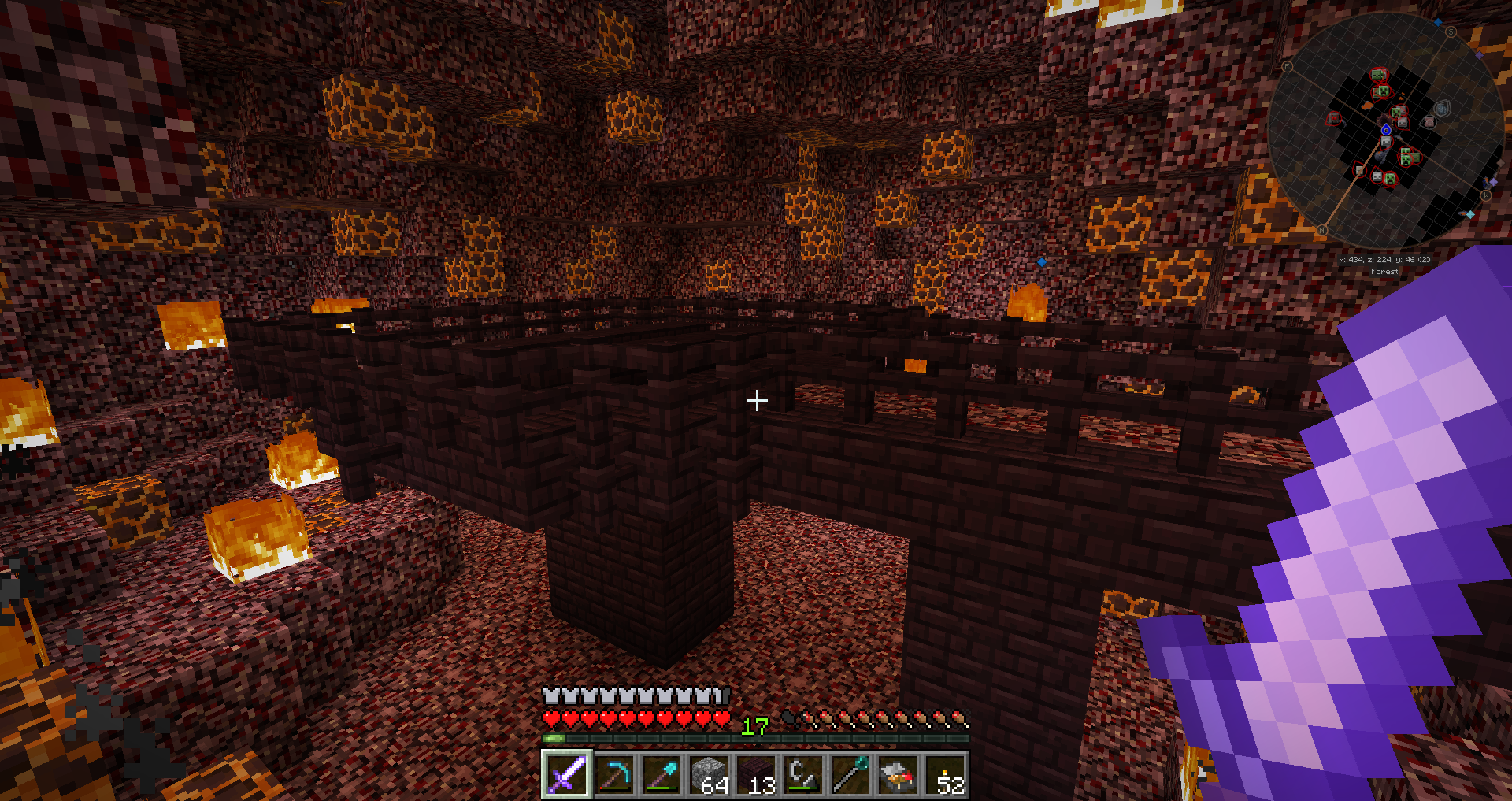This screenshot has width=1512, height=801.
Task: Pick the nether brick stack of 13
Action: pos(756,774)
